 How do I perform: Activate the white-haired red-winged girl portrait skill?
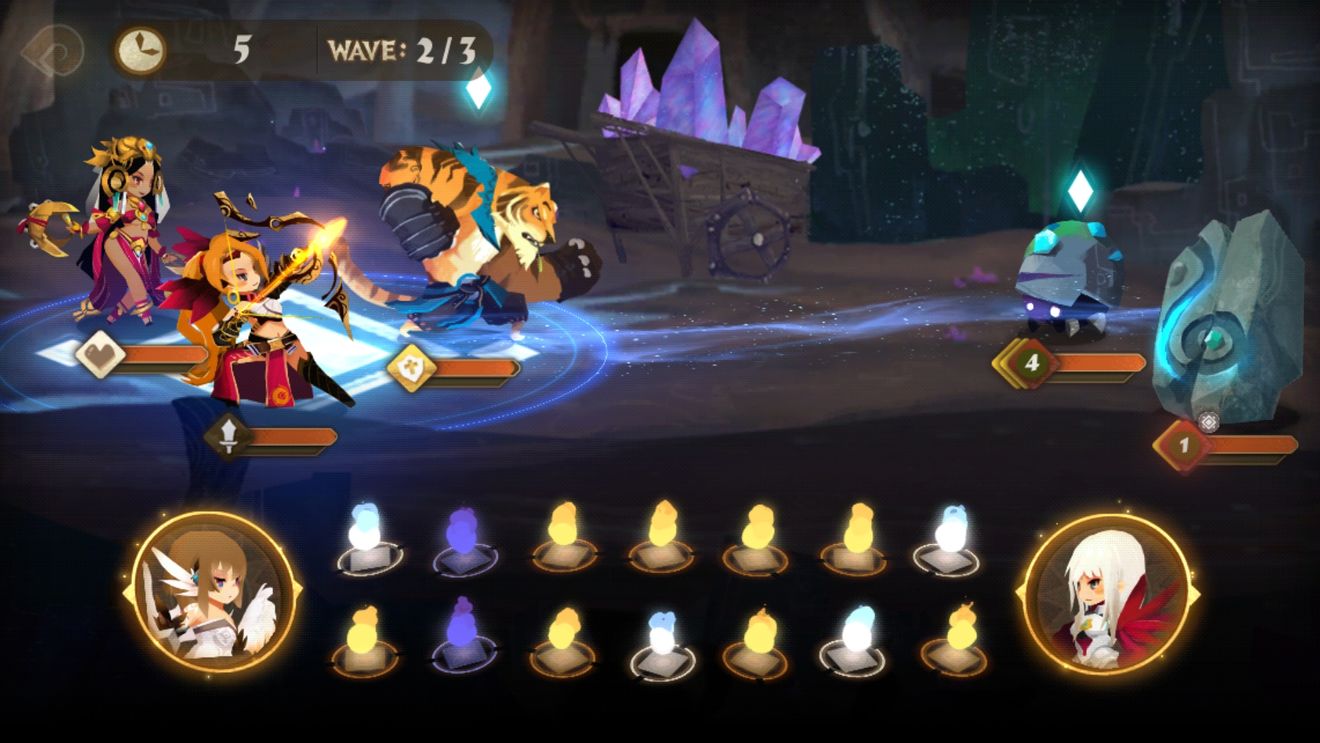pyautogui.click(x=1107, y=594)
